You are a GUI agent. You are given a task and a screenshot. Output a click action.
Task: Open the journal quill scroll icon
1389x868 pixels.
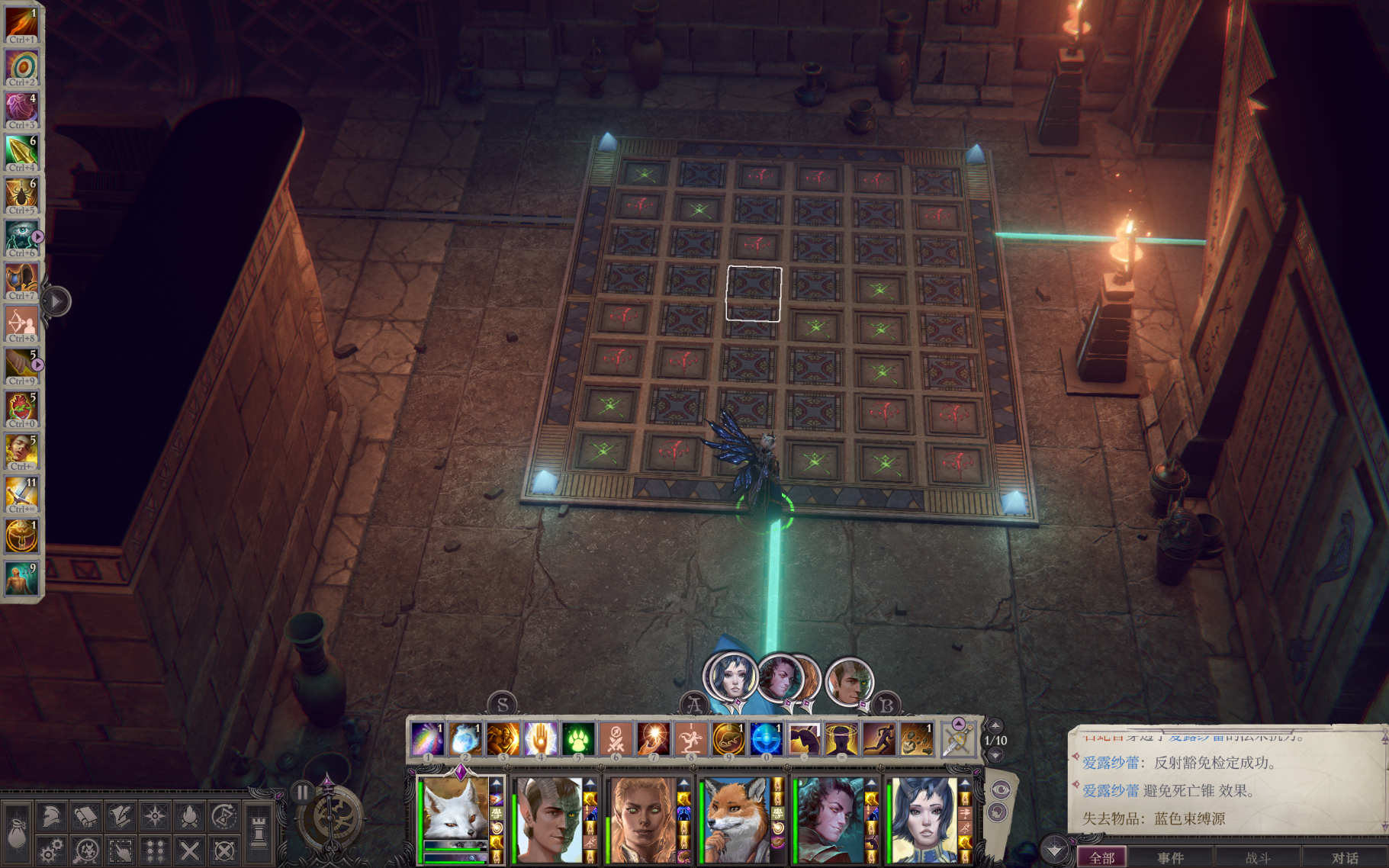120,817
